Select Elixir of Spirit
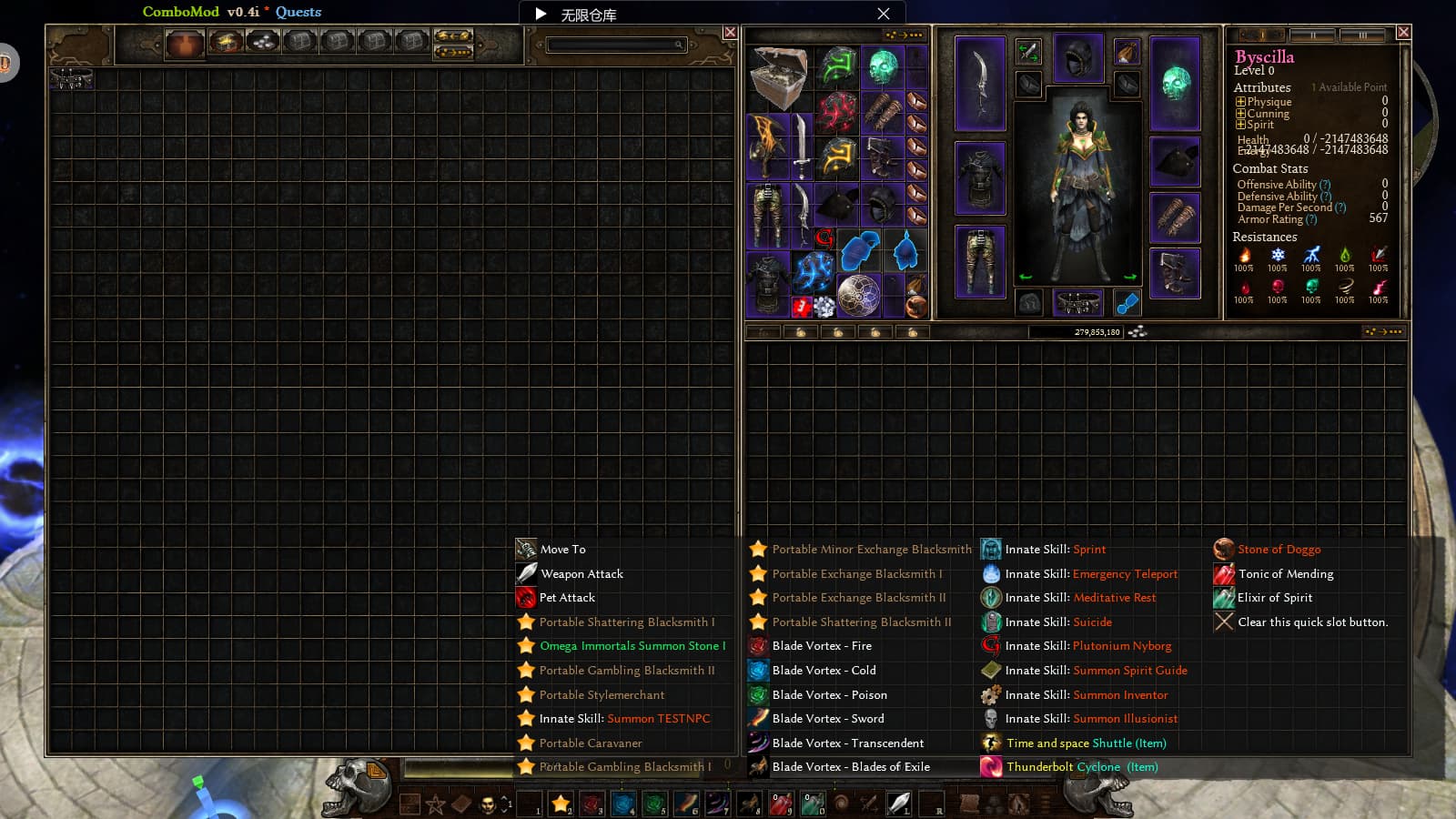Screen dimensions: 1456x819 [x=1274, y=598]
